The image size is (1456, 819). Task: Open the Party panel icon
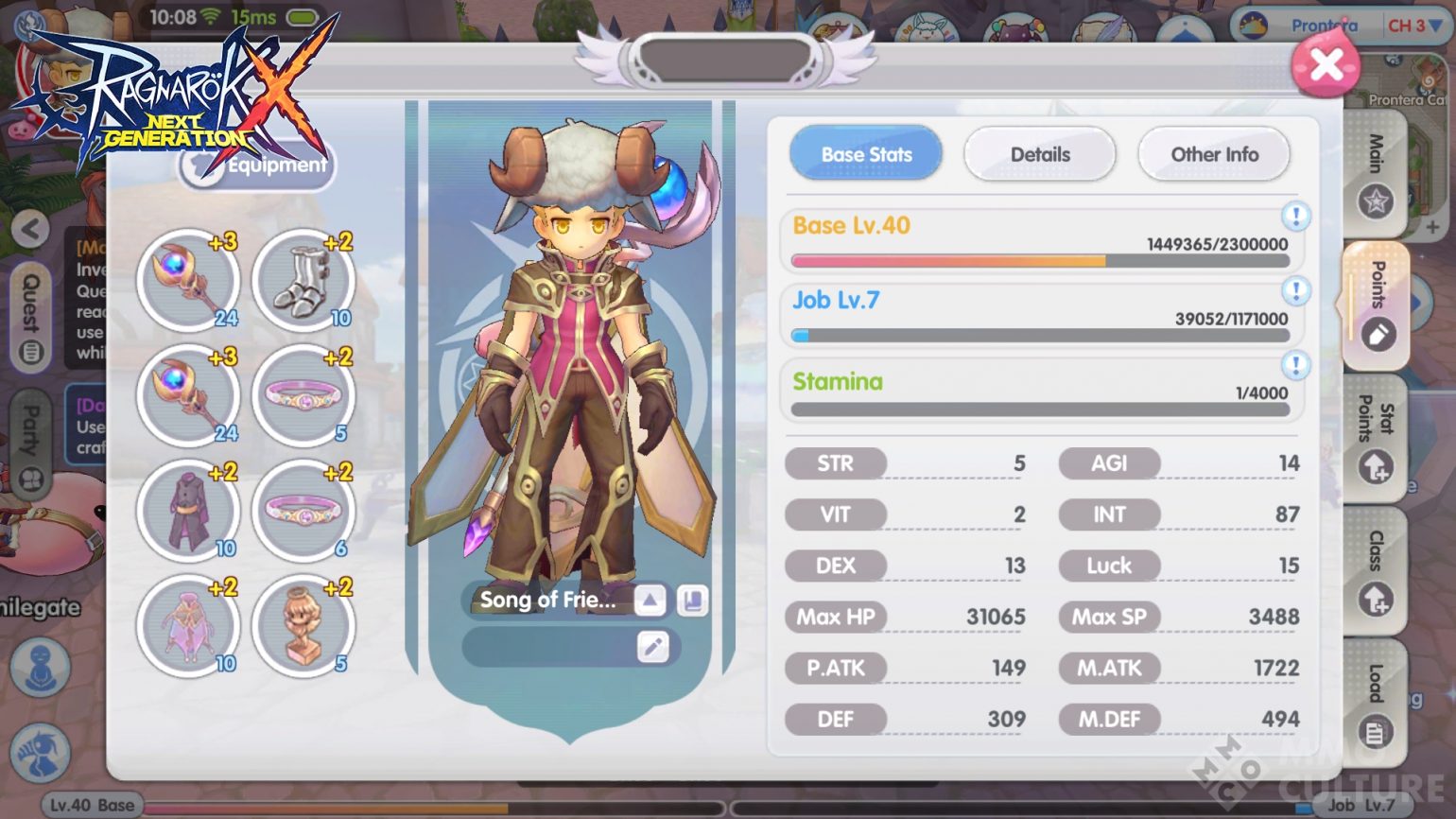click(31, 430)
